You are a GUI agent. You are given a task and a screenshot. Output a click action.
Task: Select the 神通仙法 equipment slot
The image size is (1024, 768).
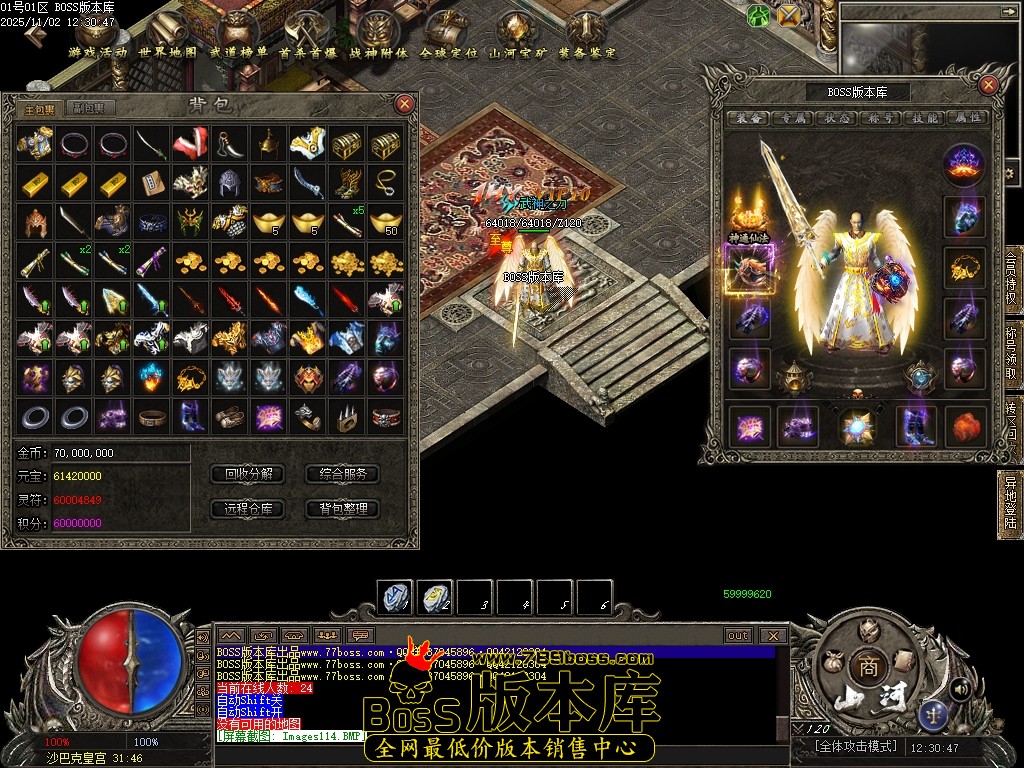pos(746,267)
